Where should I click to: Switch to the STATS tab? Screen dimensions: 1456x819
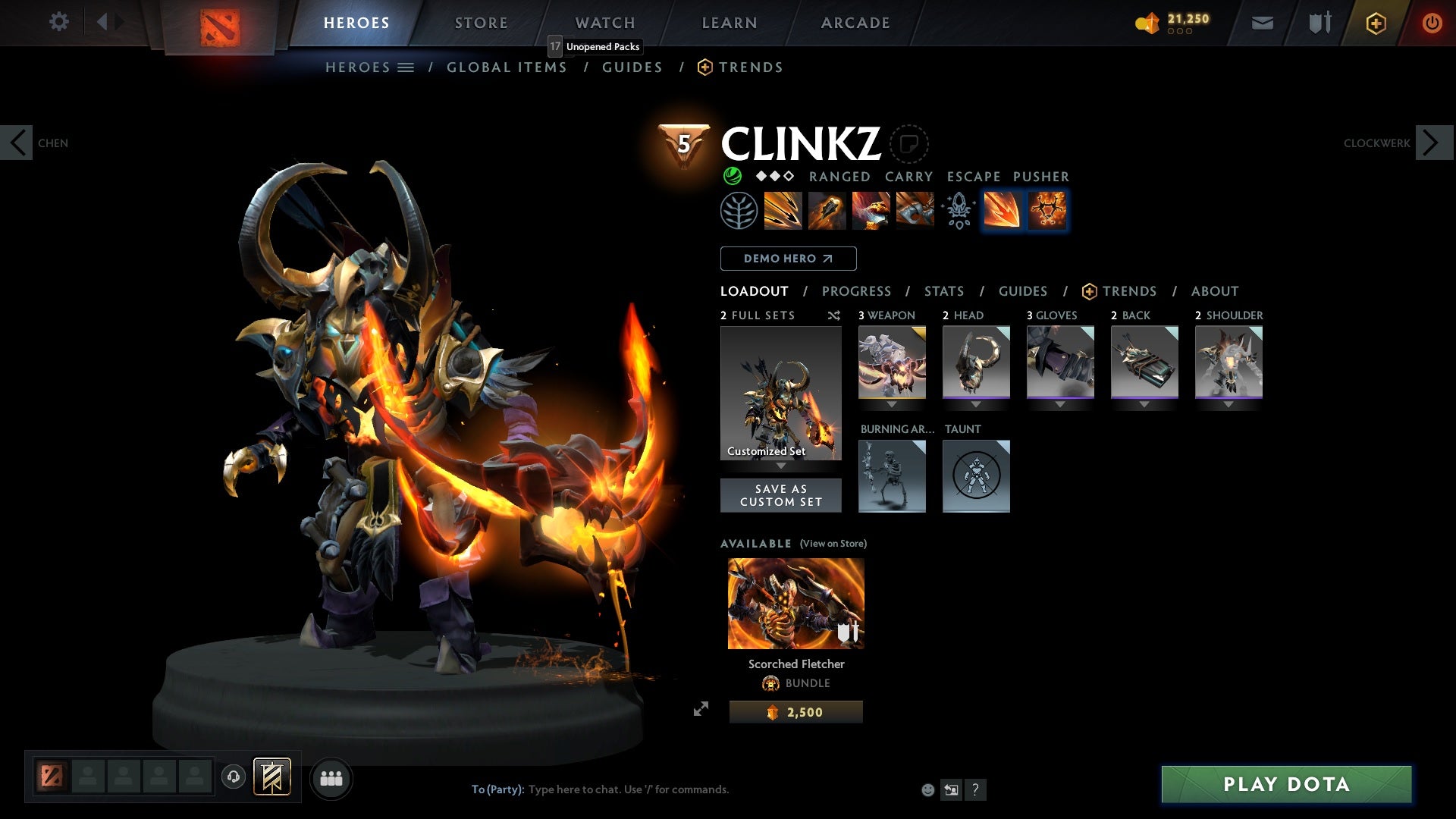point(943,291)
